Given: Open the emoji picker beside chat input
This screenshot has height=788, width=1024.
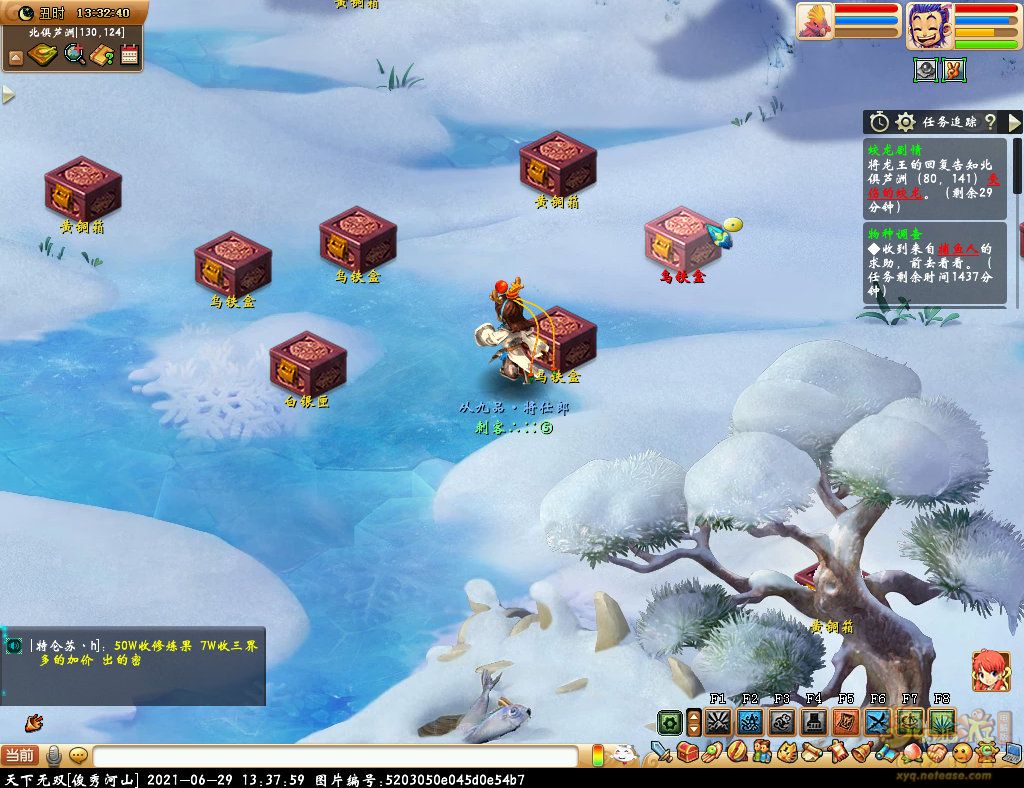Looking at the screenshot, I should [78, 756].
